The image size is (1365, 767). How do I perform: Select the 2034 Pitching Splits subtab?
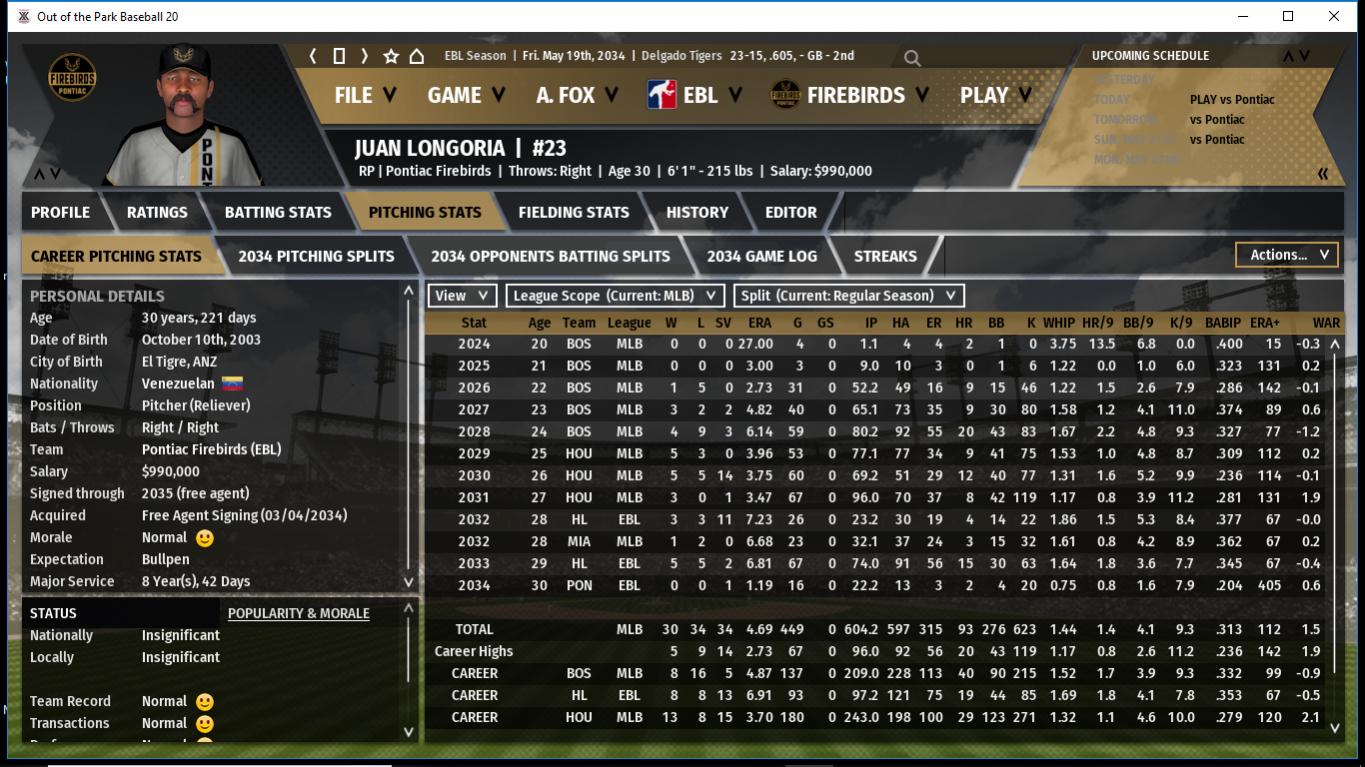click(316, 256)
